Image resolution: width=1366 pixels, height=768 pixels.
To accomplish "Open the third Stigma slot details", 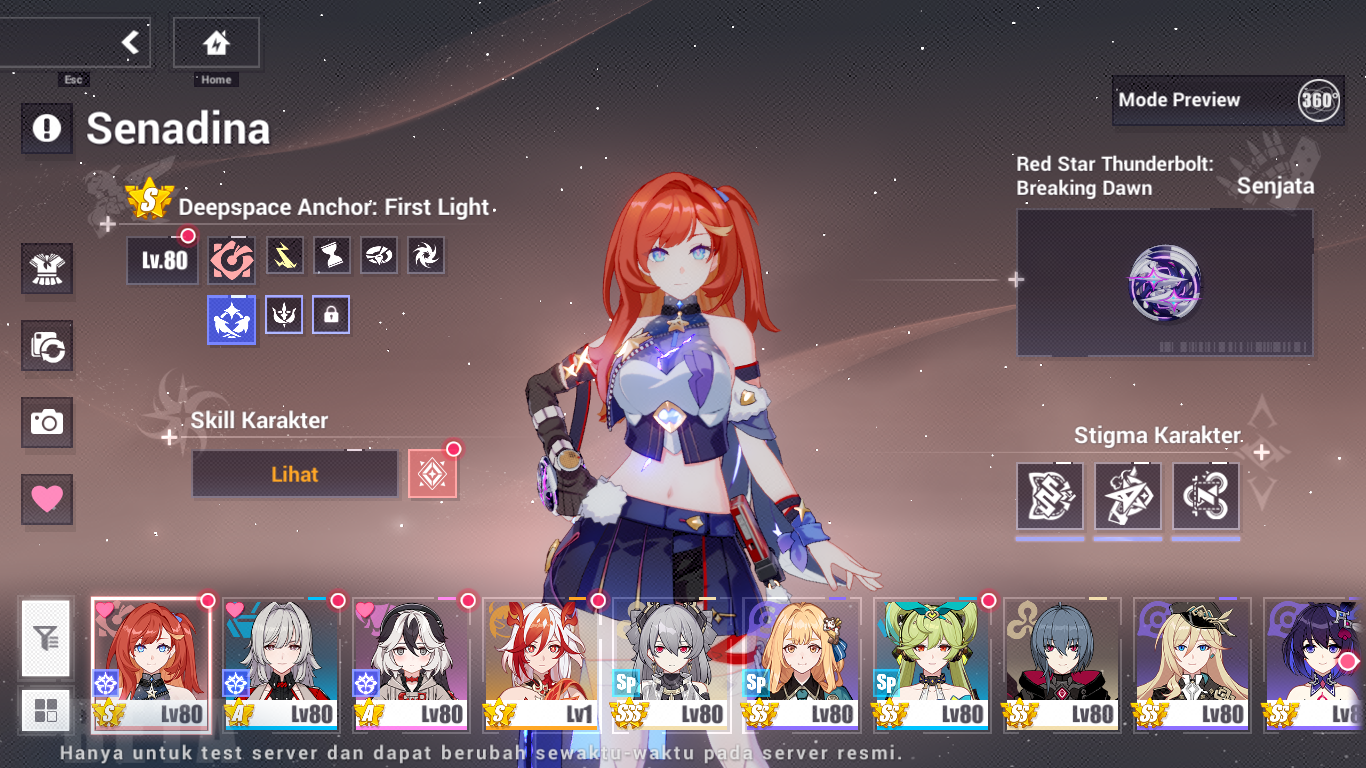I will pyautogui.click(x=1205, y=495).
